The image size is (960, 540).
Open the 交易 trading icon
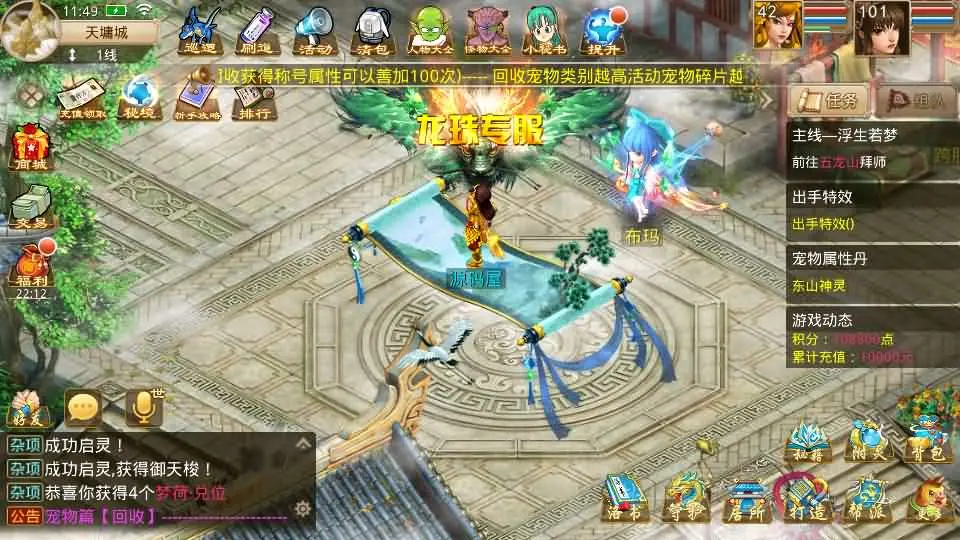tap(28, 207)
